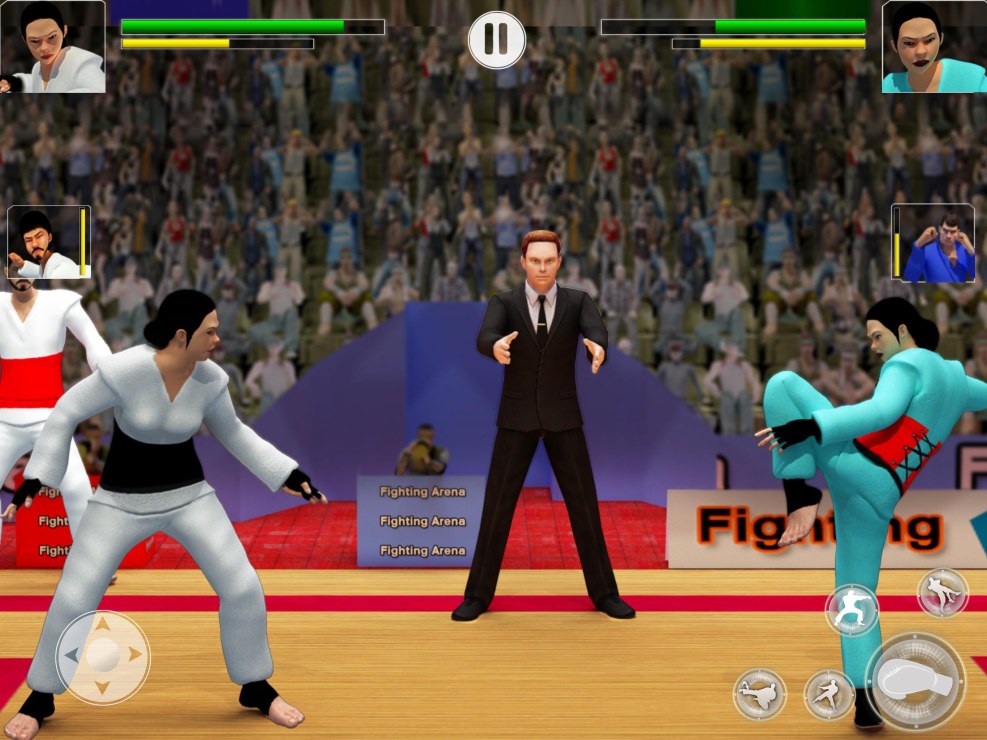This screenshot has width=987, height=740.
Task: Select the blue-gi tag partner portrait
Action: click(x=938, y=243)
